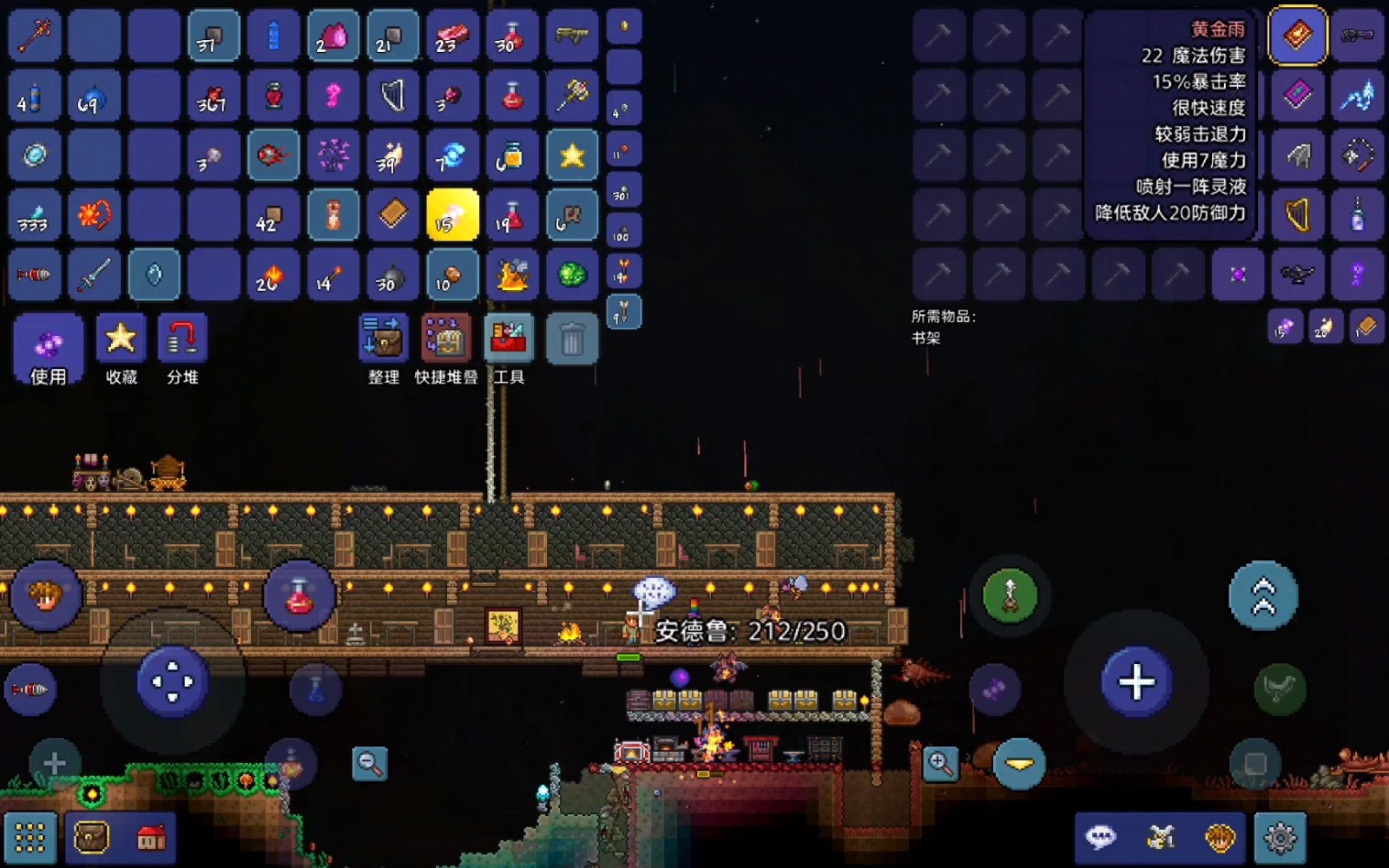Tap the double-arrow jump button
This screenshot has width=1389, height=868.
1263,595
